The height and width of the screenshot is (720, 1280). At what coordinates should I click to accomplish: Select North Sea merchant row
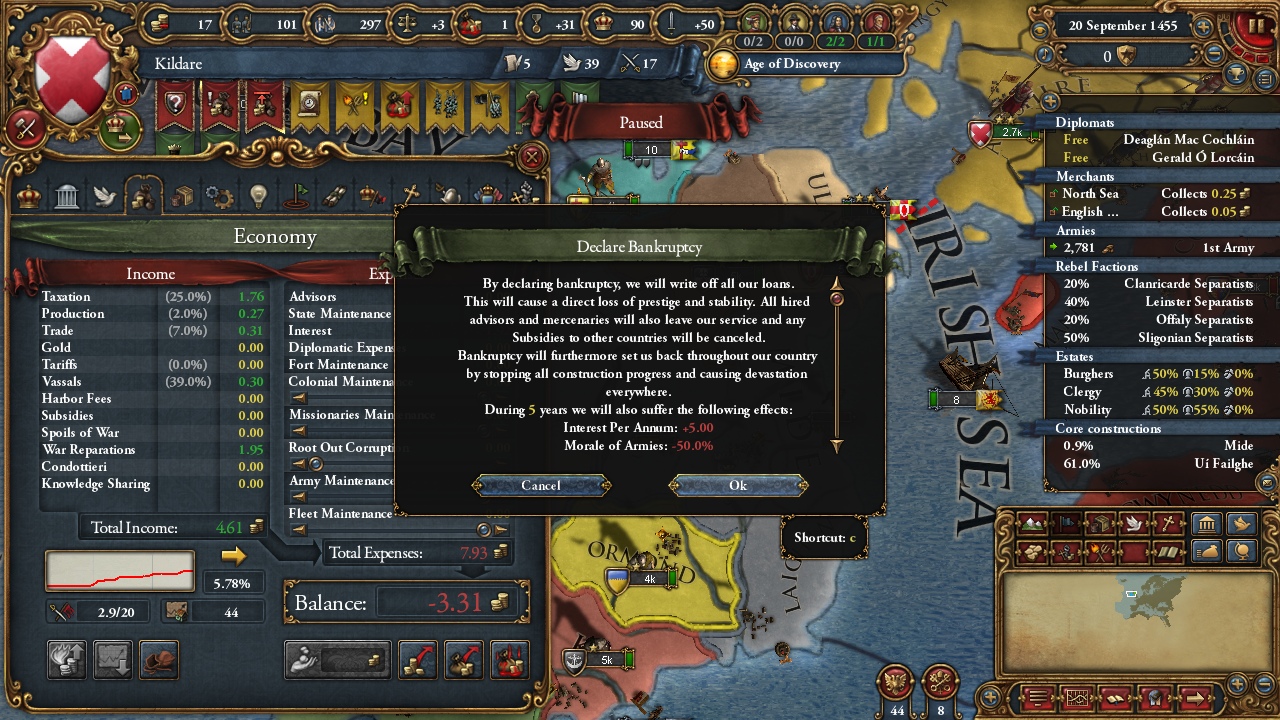pyautogui.click(x=1150, y=194)
